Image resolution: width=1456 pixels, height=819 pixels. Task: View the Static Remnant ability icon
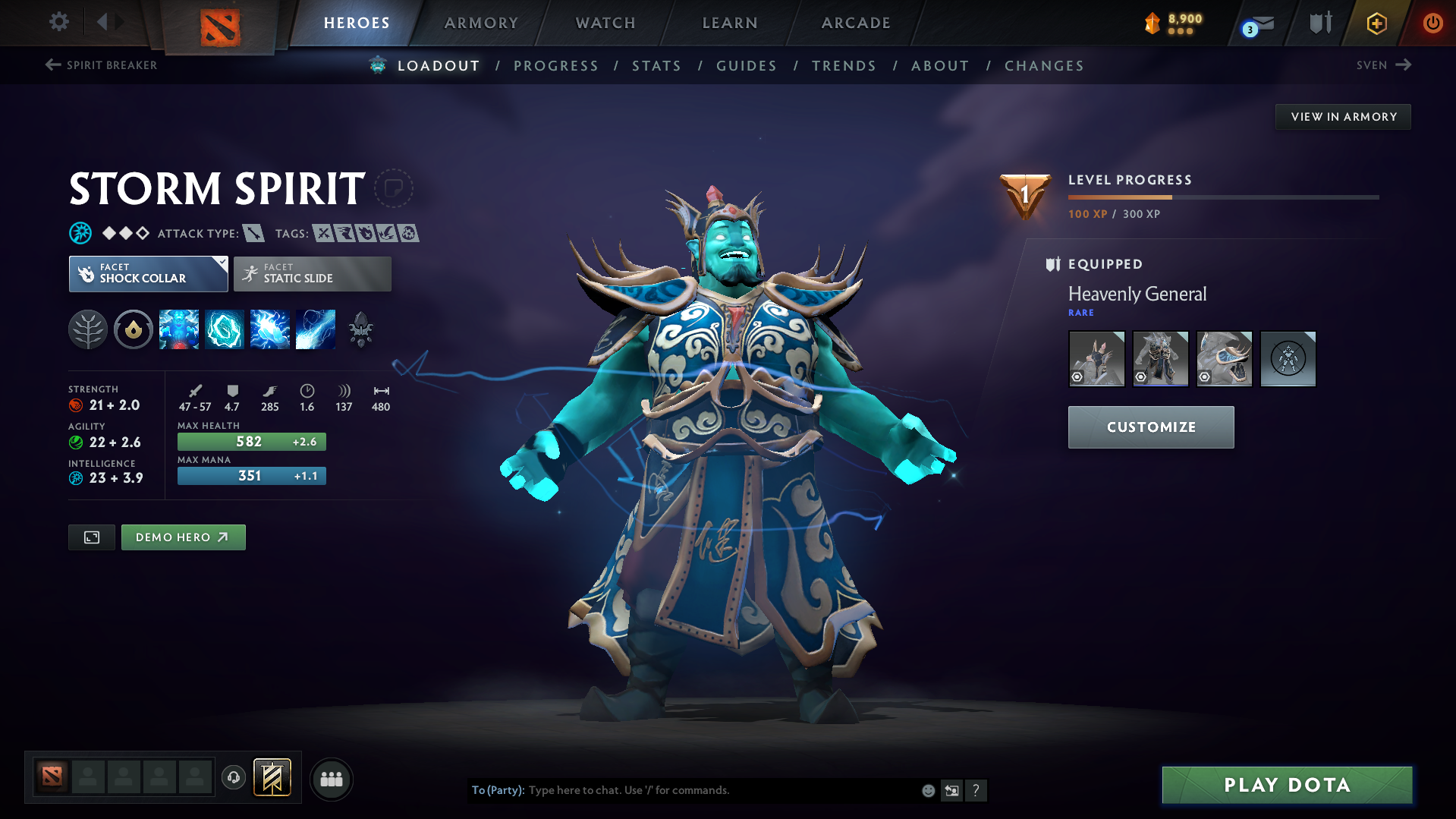pyautogui.click(x=179, y=329)
